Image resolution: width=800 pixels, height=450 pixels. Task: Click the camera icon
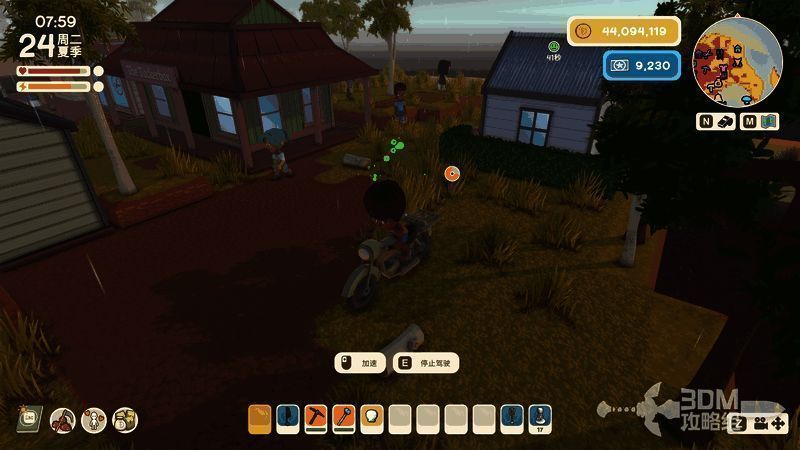[763, 422]
